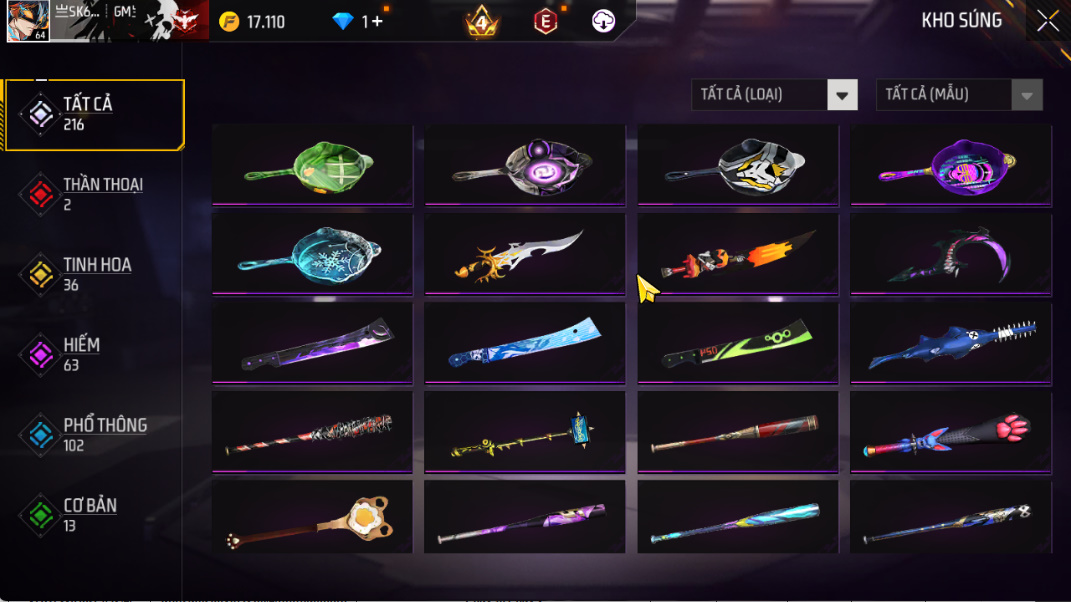Choose the icy snowflake pan skin
The width and height of the screenshot is (1071, 602).
[x=312, y=253]
